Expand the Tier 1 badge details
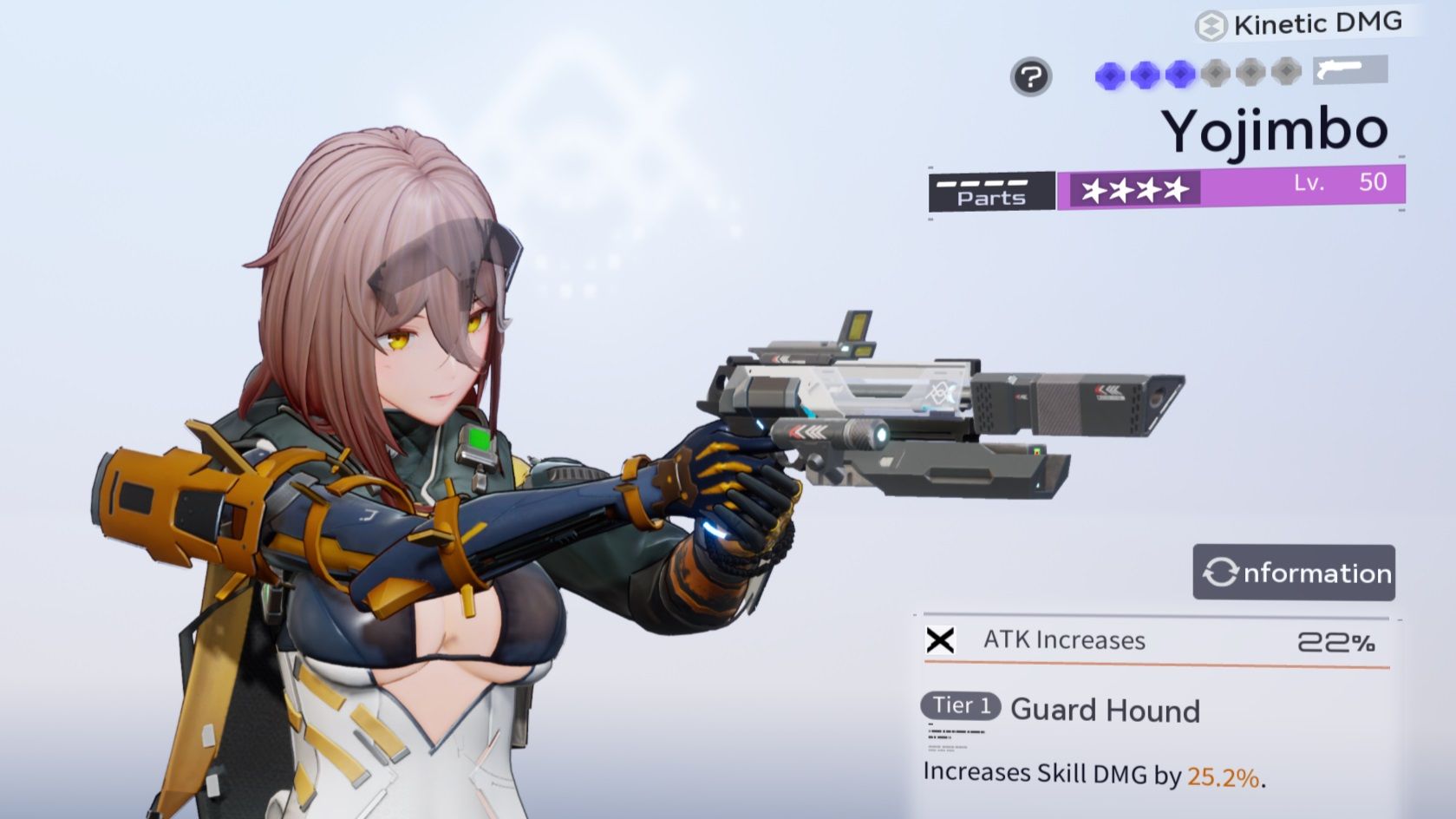This screenshot has height=819, width=1456. pyautogui.click(x=958, y=705)
